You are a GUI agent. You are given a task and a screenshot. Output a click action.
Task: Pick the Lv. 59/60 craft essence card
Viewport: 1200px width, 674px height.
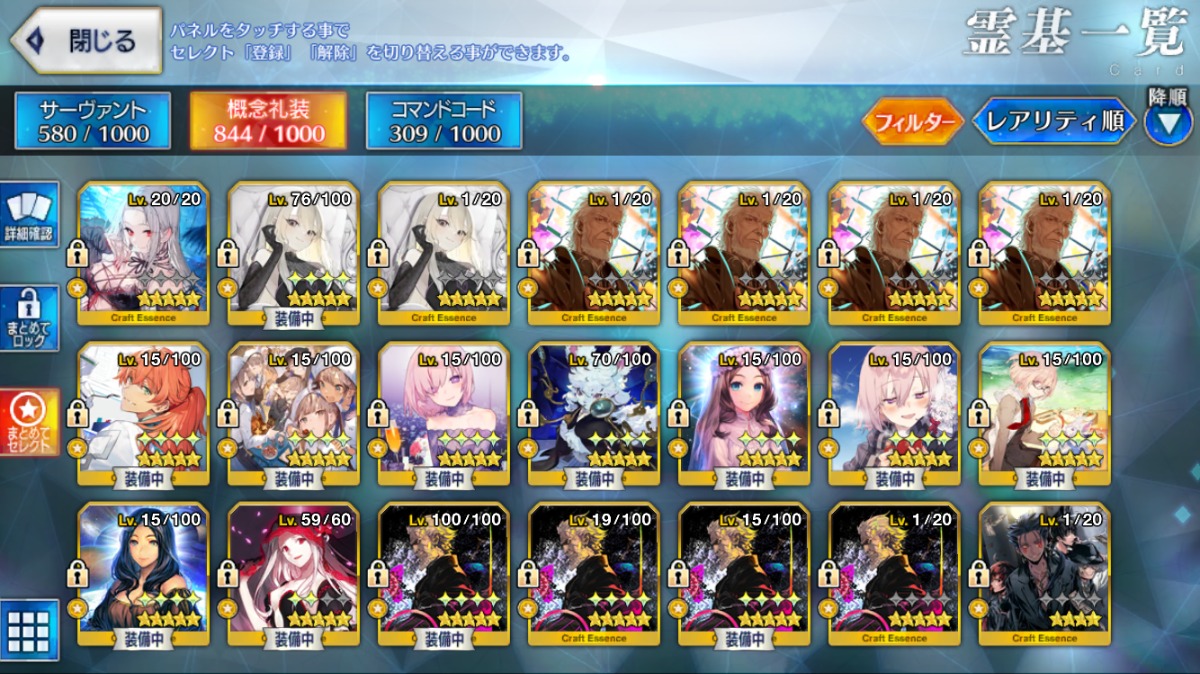click(294, 572)
